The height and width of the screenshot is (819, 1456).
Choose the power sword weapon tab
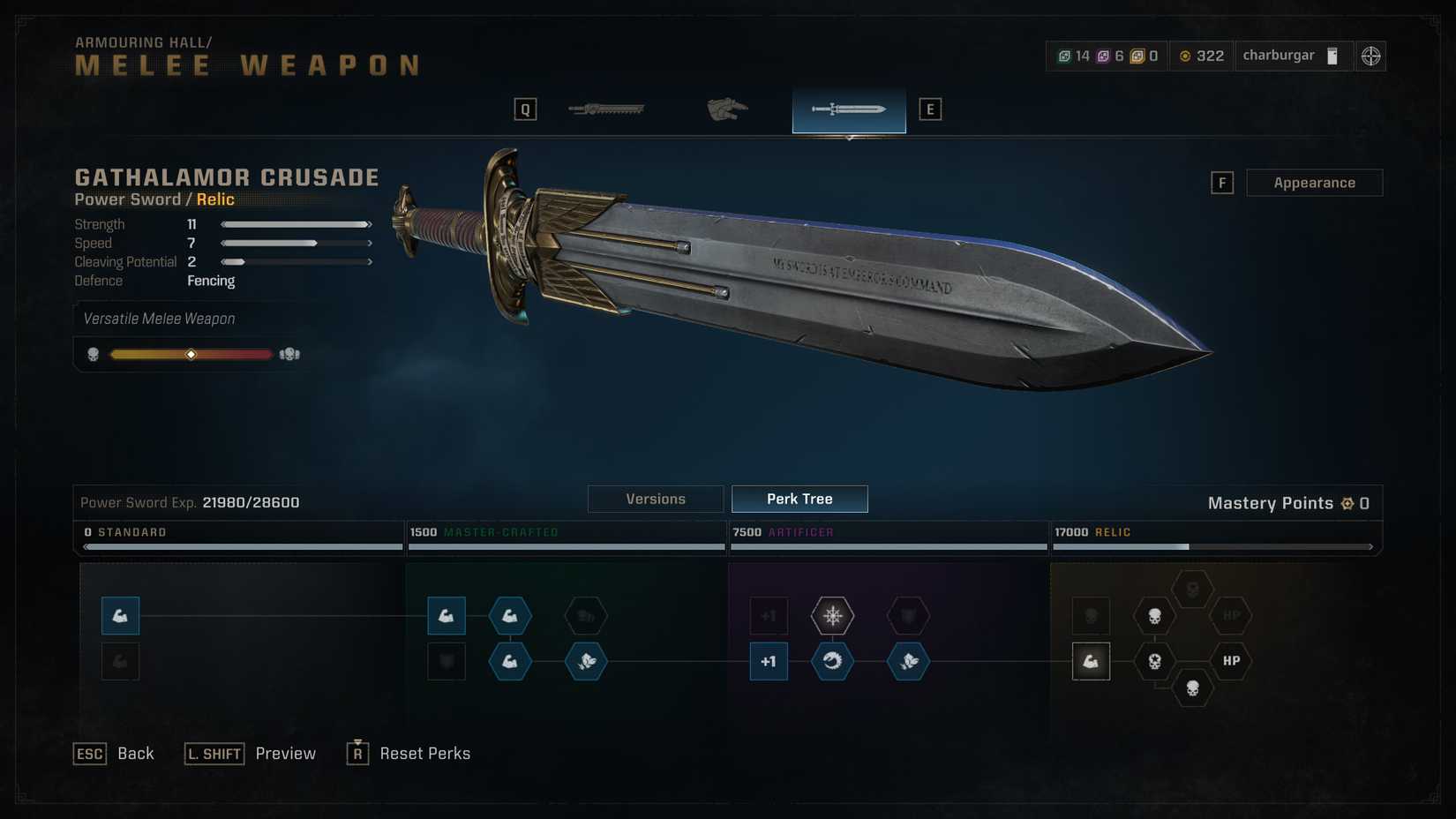tap(848, 109)
